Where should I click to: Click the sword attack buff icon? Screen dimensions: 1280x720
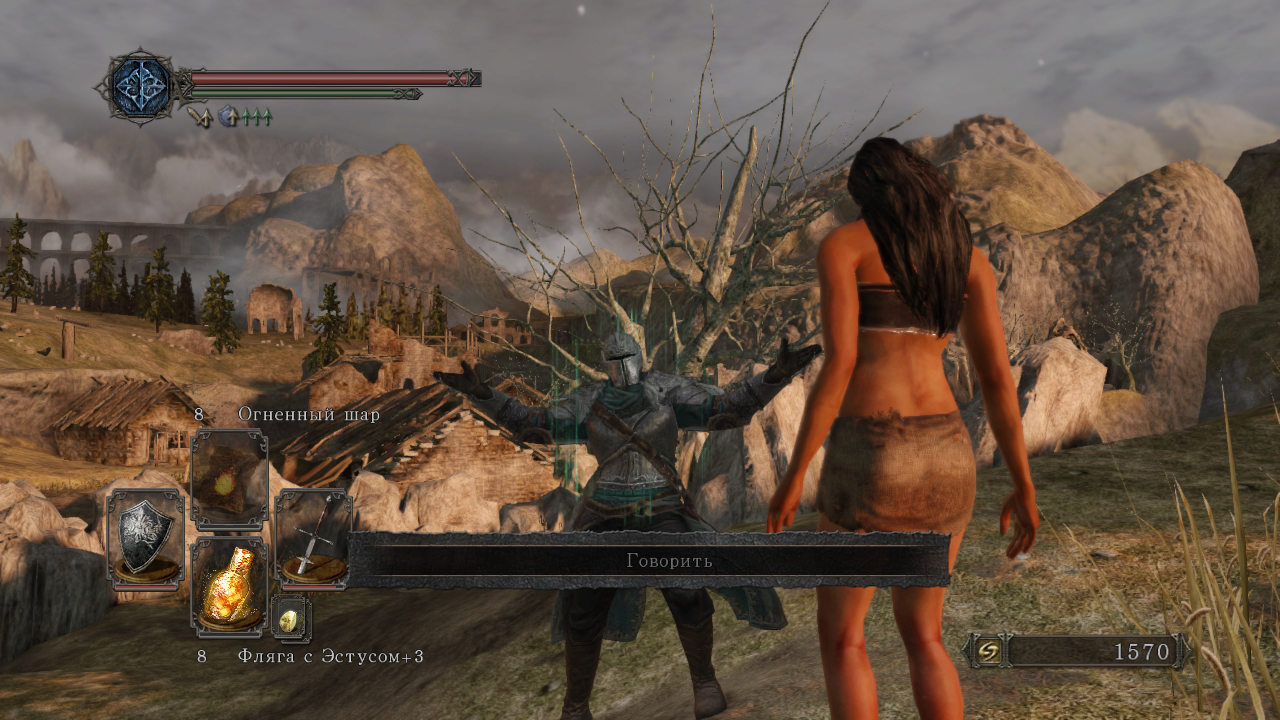tap(199, 117)
